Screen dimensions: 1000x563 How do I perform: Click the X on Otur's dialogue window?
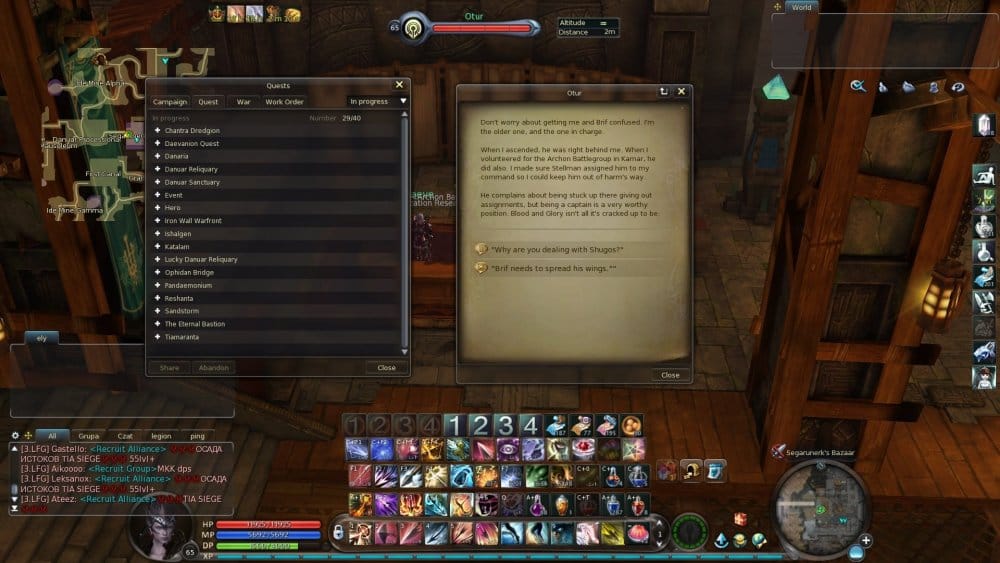click(682, 92)
